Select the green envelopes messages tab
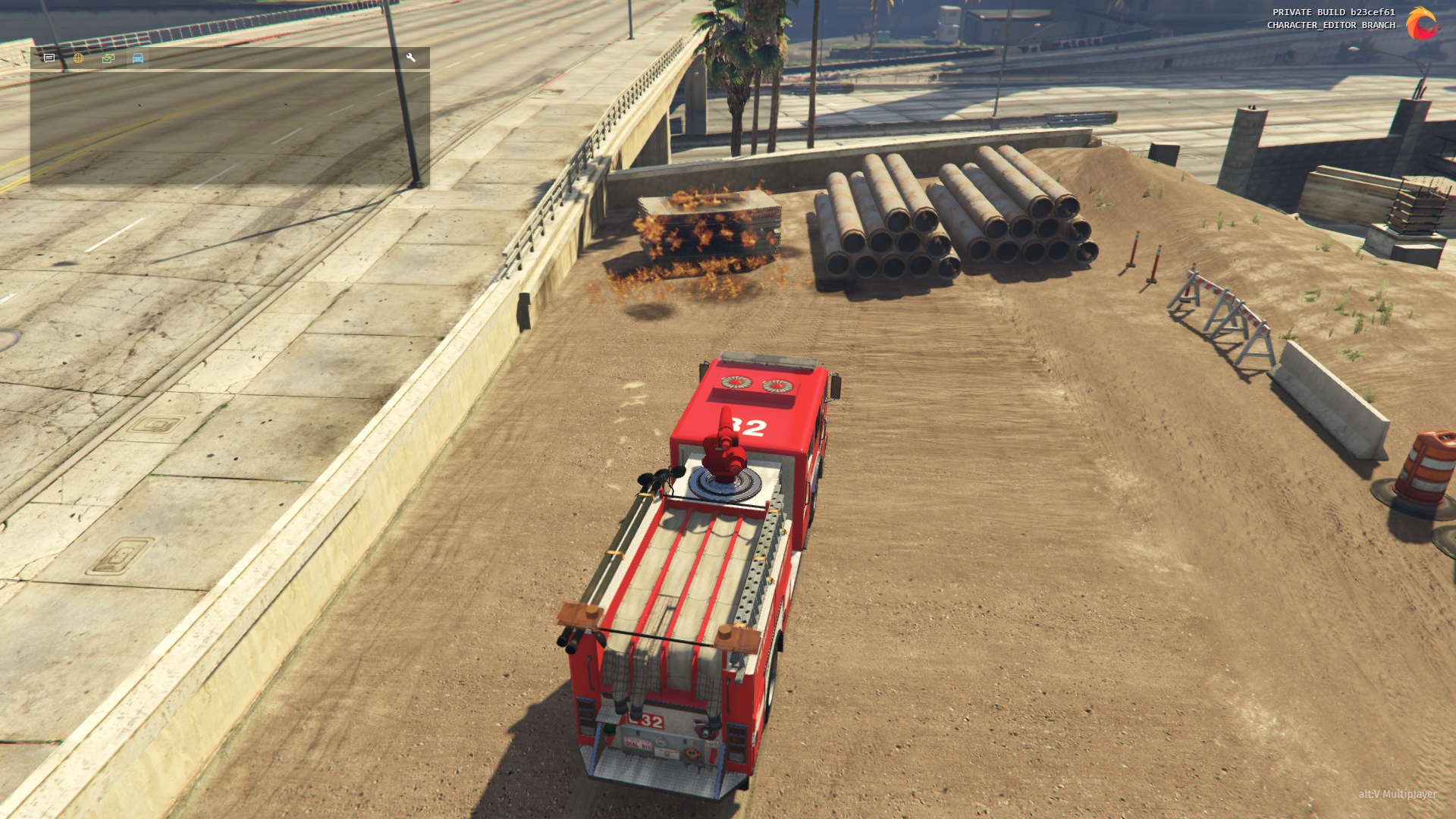Image resolution: width=1456 pixels, height=819 pixels. tap(108, 58)
